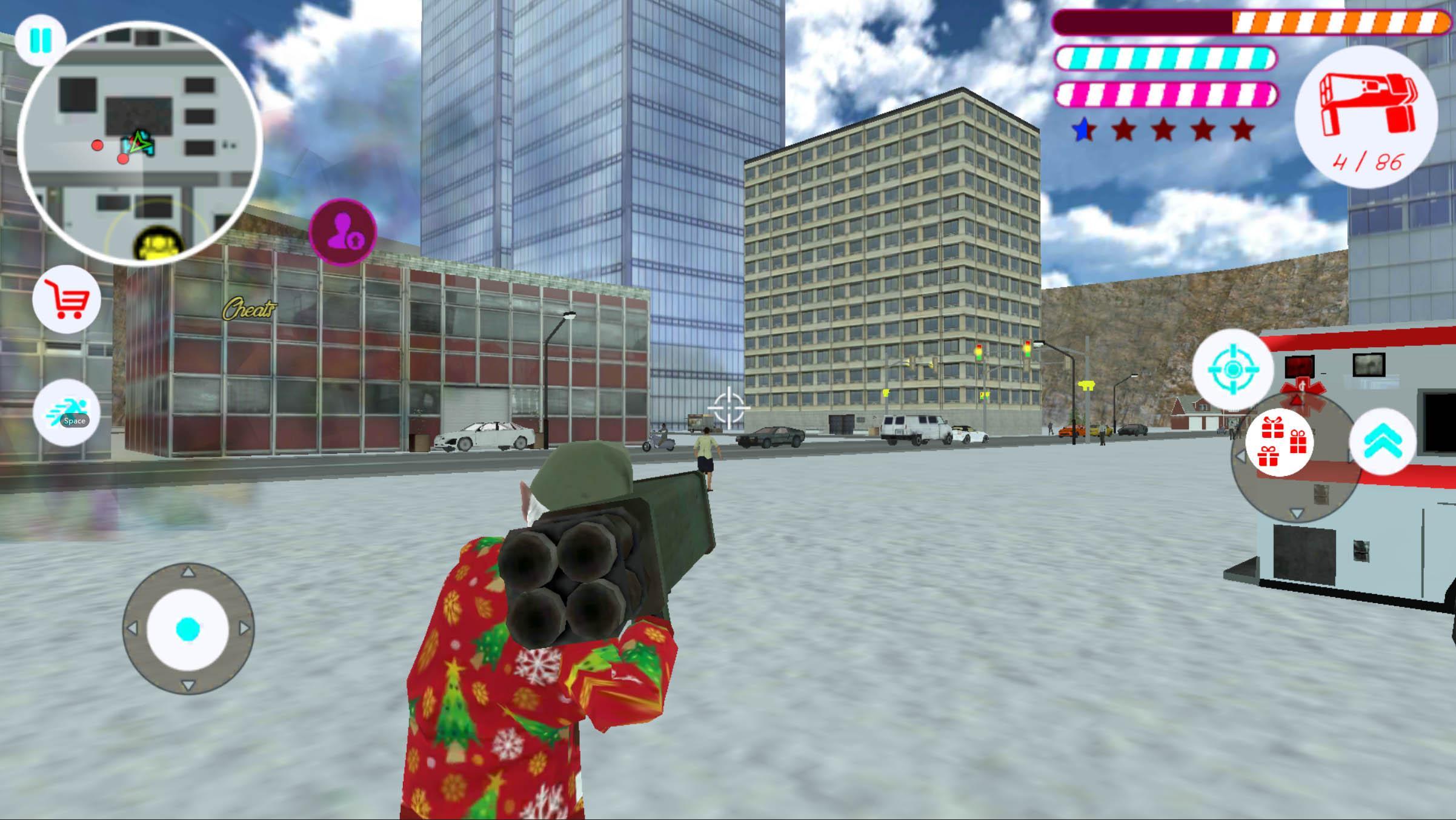
Task: Tap a red enemy dot on the minimap
Action: tap(97, 145)
